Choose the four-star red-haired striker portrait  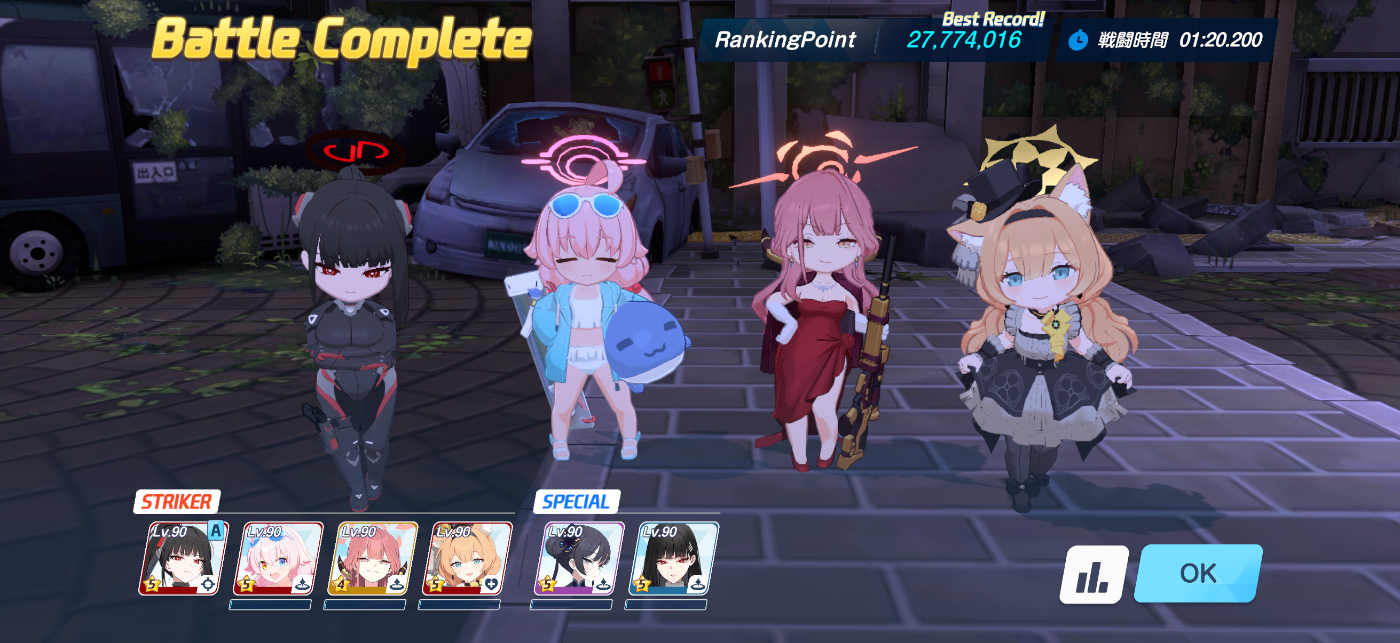[372, 558]
